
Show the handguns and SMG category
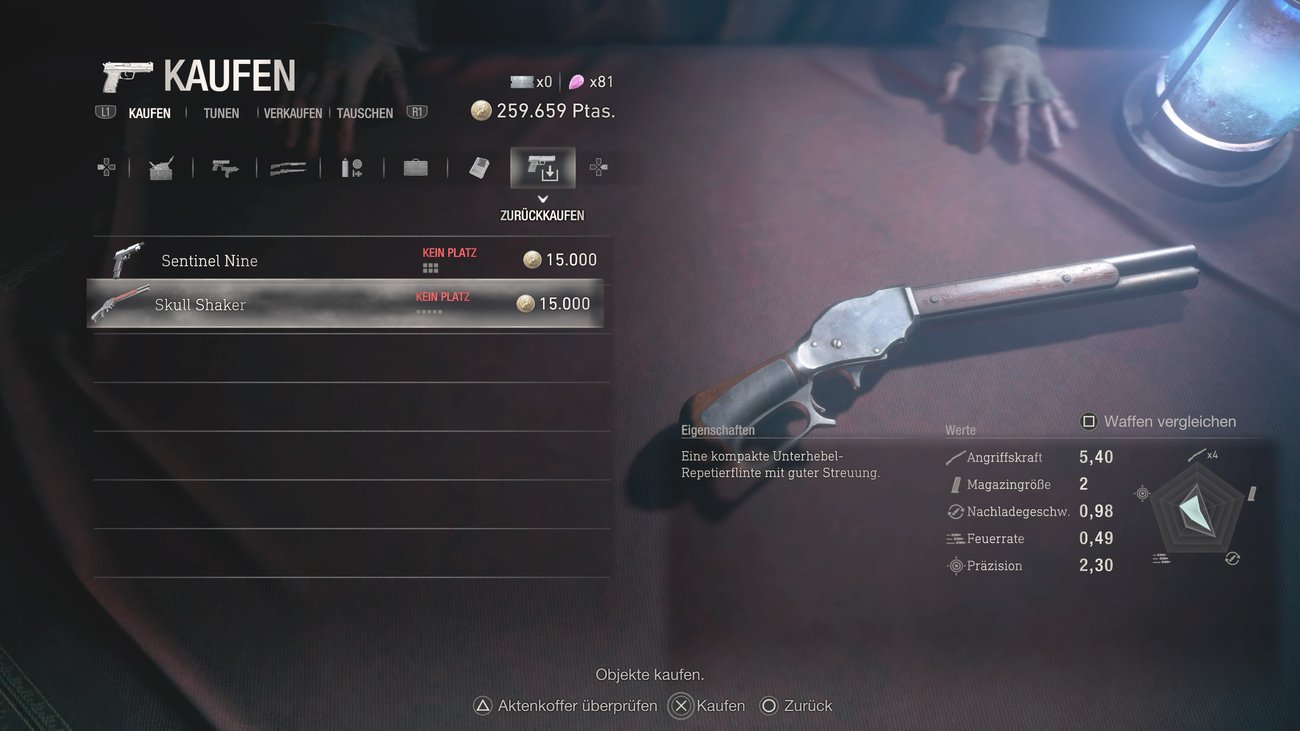225,168
